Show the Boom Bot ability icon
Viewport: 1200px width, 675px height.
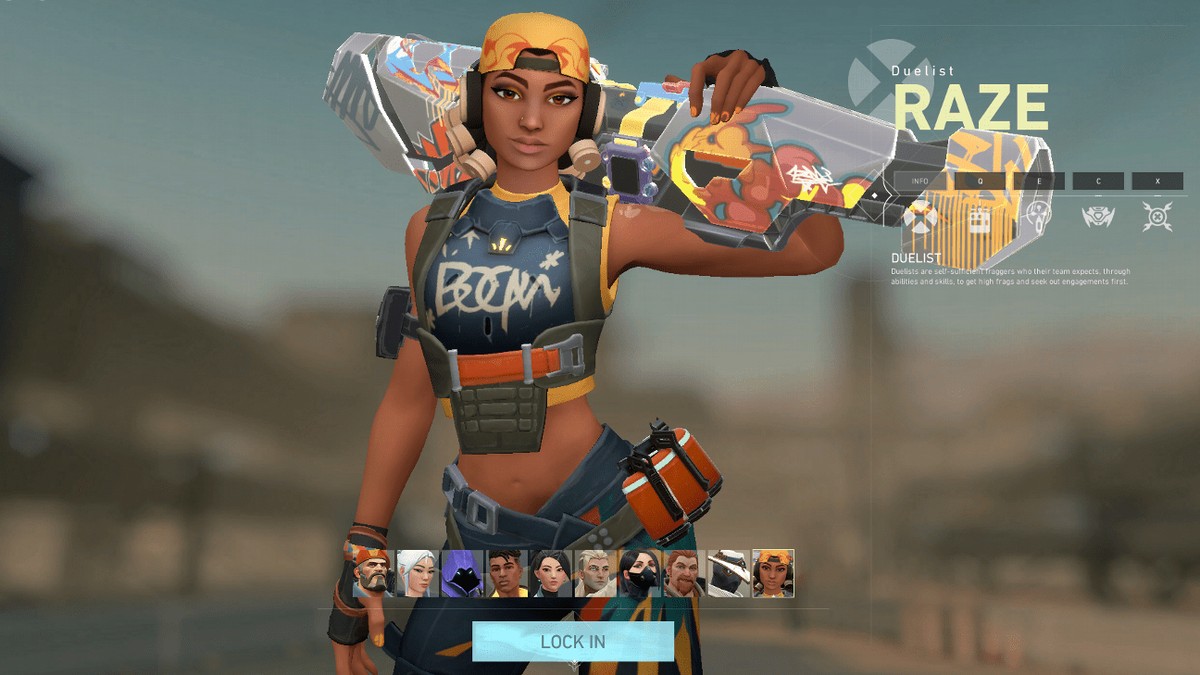click(x=1097, y=216)
